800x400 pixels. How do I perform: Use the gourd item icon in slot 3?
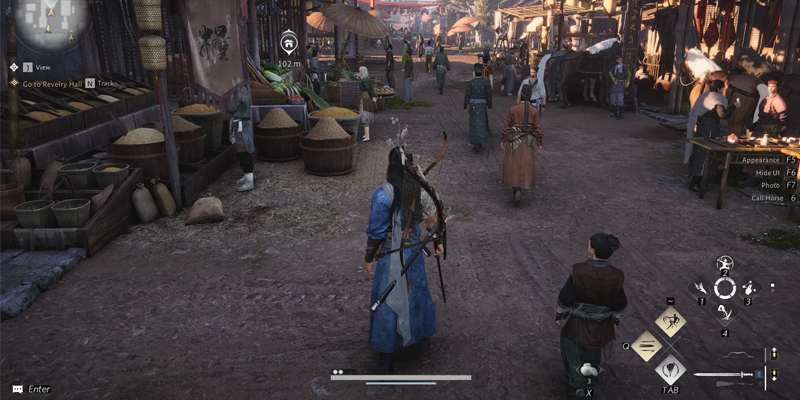pos(749,288)
